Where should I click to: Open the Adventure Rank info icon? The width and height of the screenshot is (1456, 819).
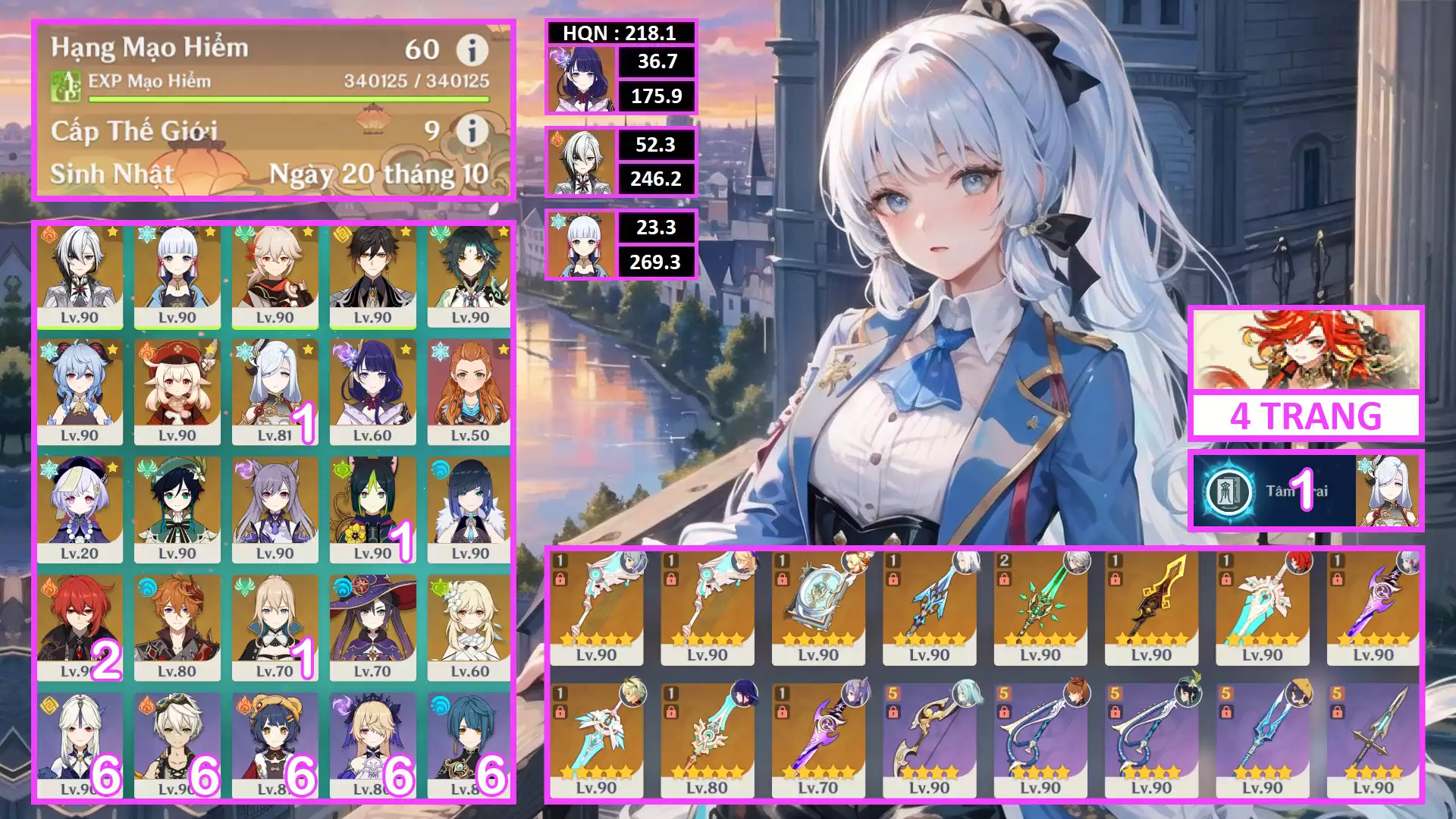coord(472,50)
